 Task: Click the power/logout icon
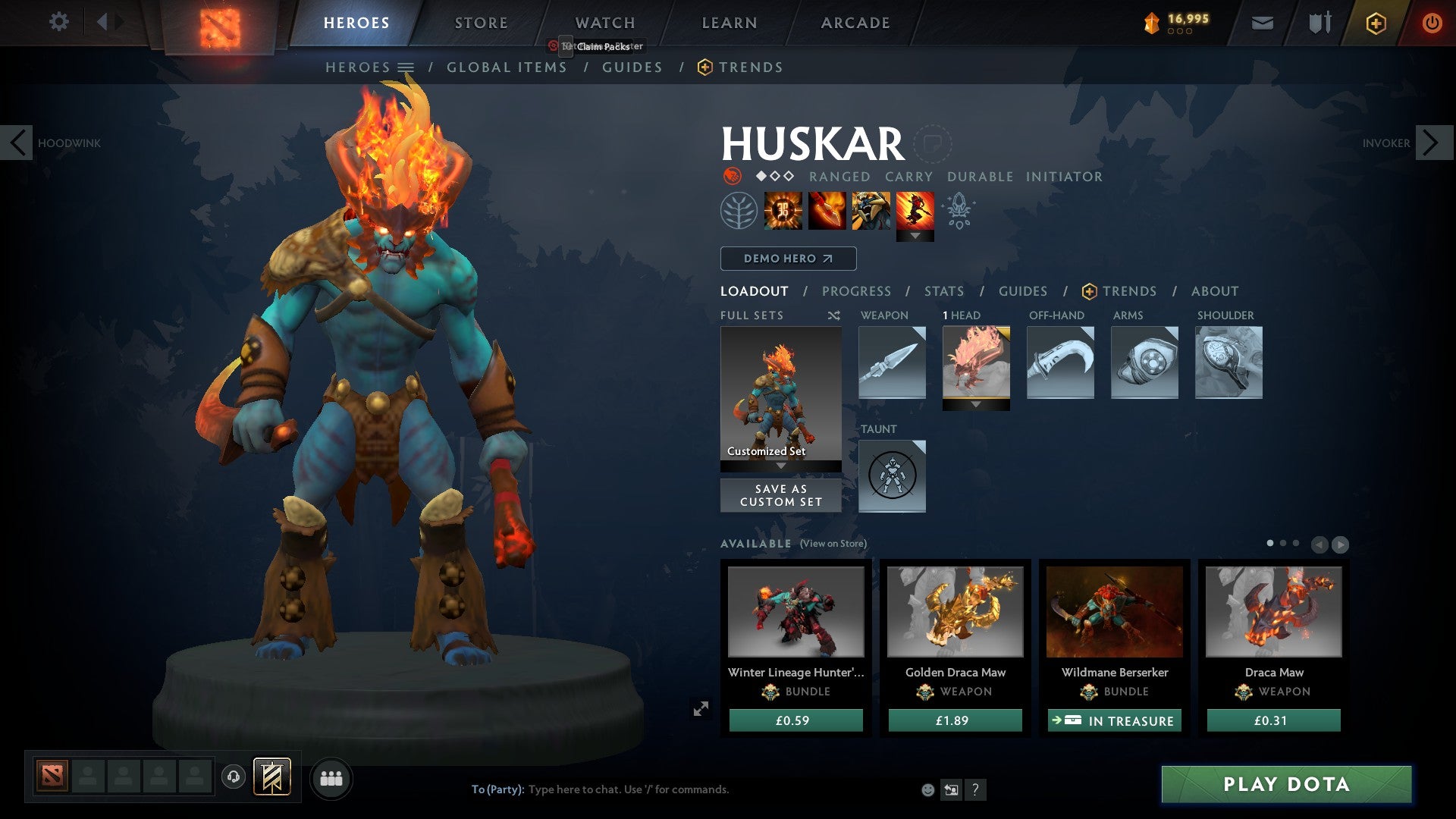(x=1432, y=23)
